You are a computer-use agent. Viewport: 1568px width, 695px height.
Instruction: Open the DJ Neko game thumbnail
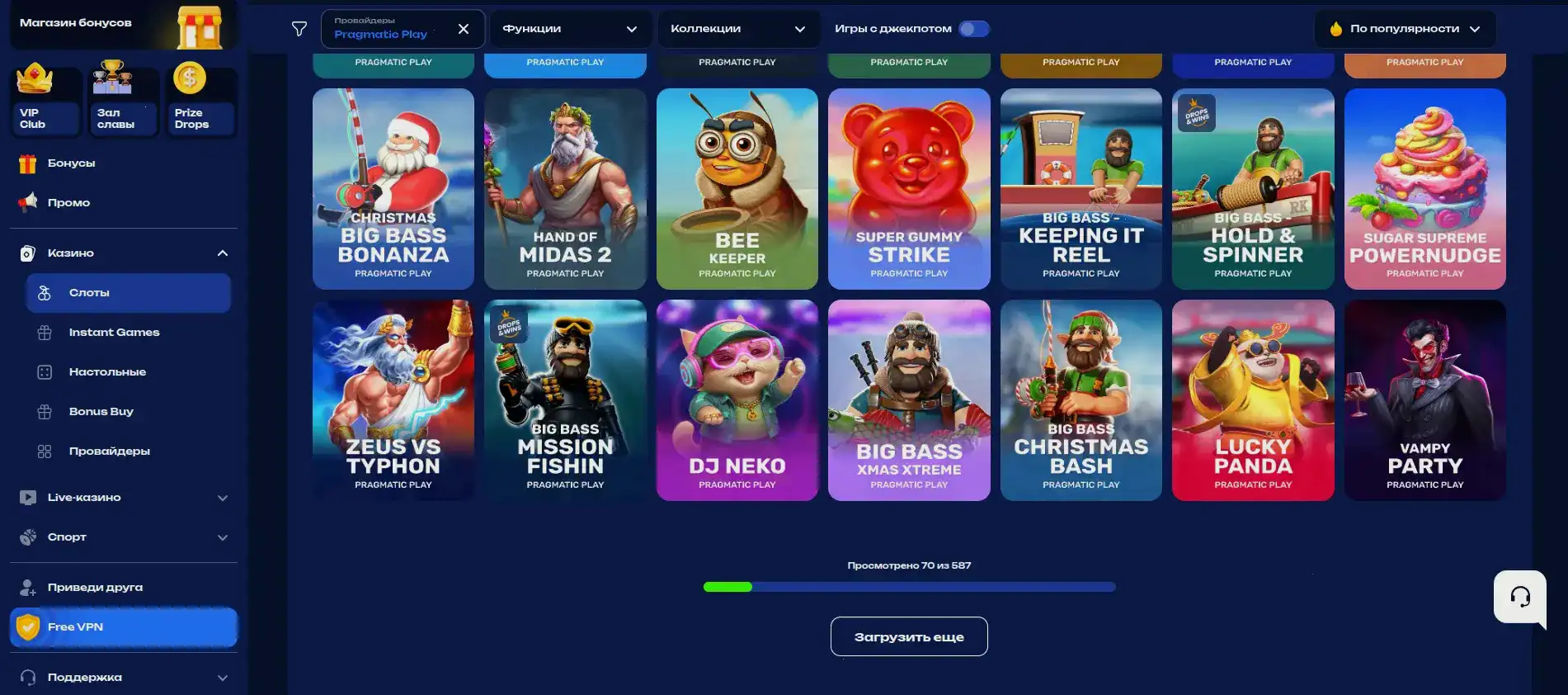tap(737, 400)
